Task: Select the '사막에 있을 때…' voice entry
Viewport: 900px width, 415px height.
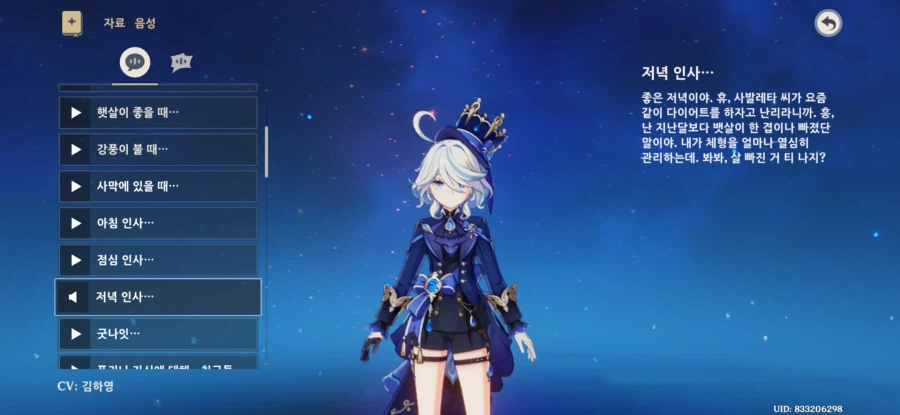Action: click(158, 186)
